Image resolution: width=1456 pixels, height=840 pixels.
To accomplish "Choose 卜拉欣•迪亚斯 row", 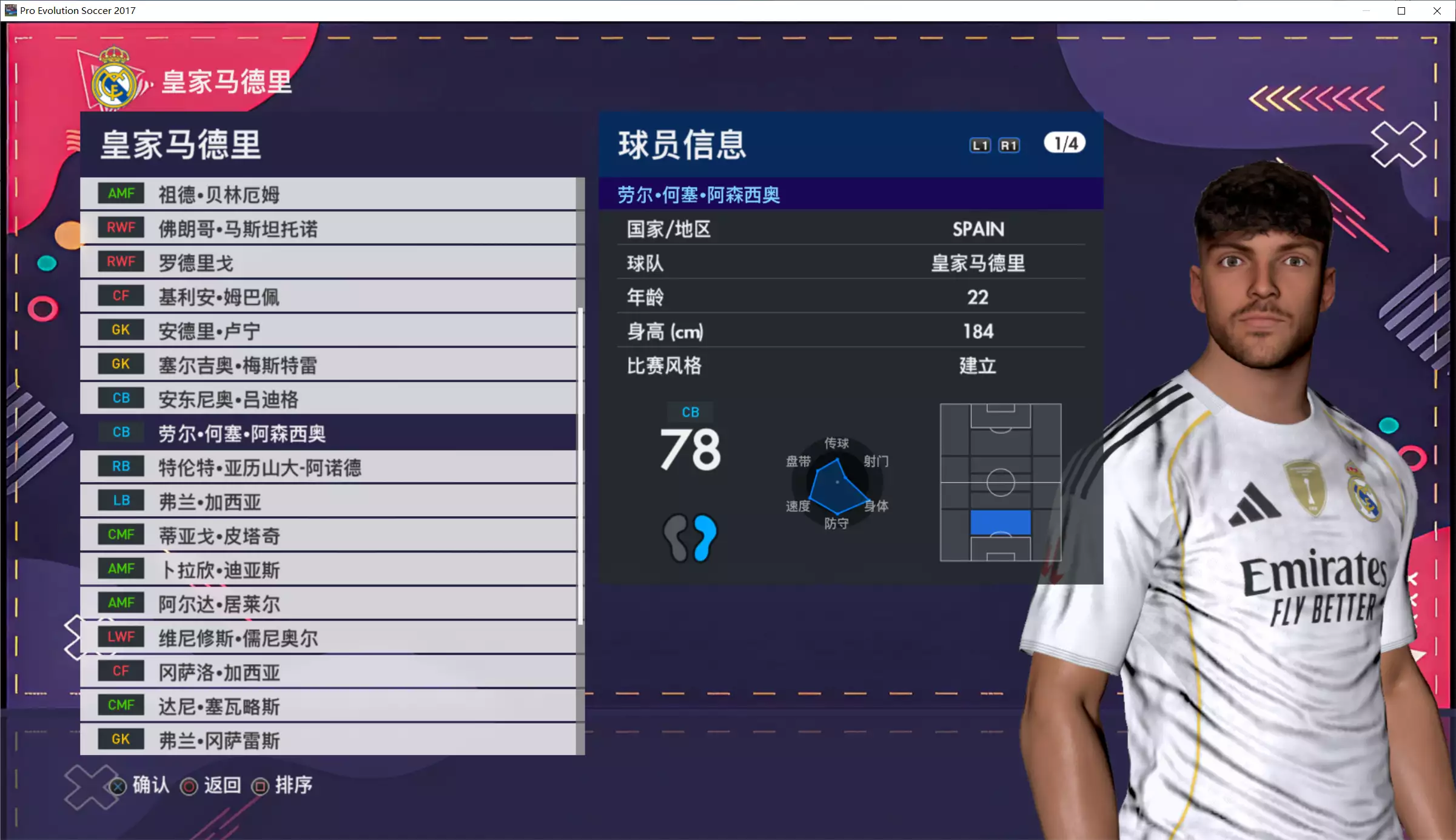I will pyautogui.click(x=327, y=570).
